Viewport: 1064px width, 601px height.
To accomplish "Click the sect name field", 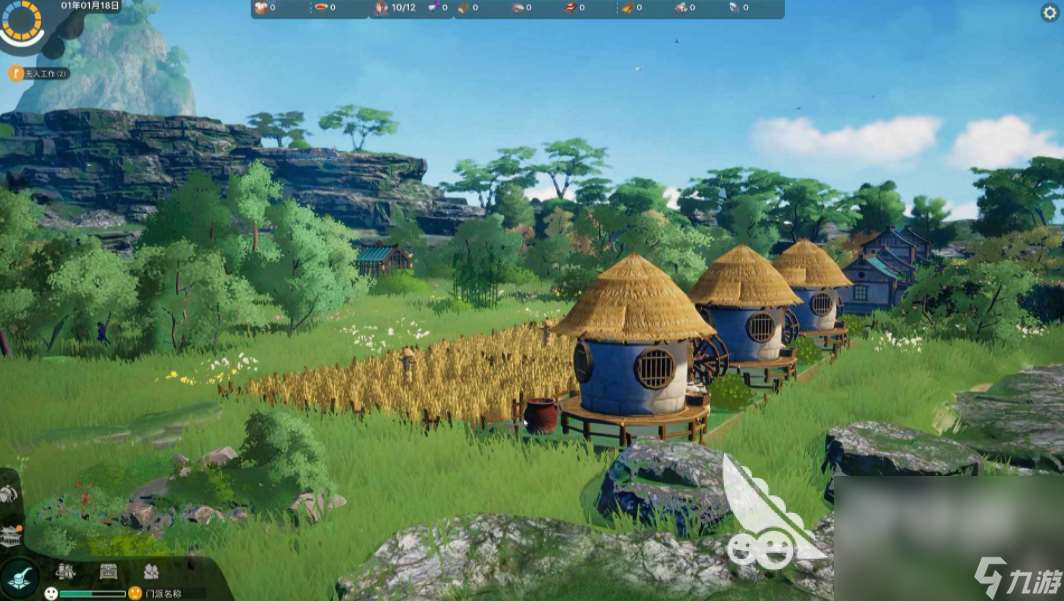I will tap(166, 593).
